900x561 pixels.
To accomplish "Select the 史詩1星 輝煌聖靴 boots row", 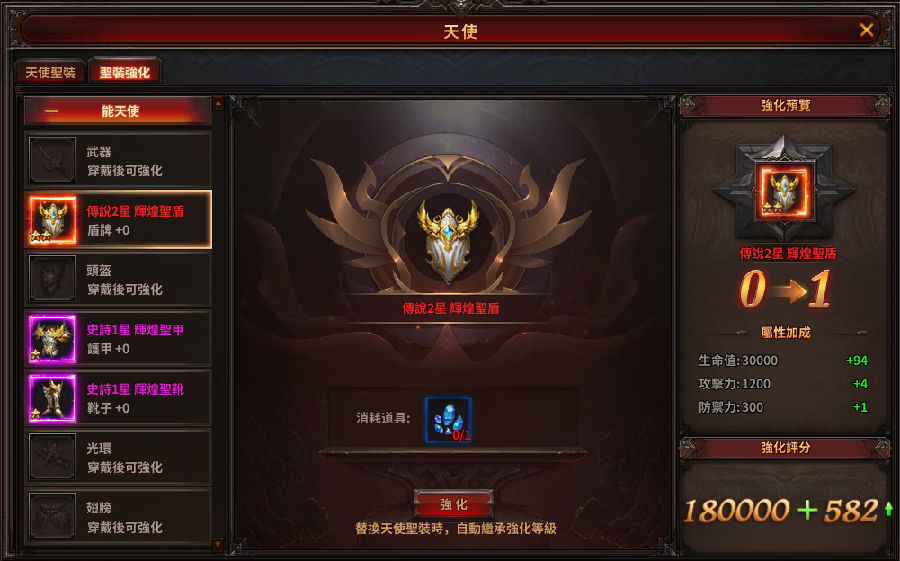I will 118,397.
